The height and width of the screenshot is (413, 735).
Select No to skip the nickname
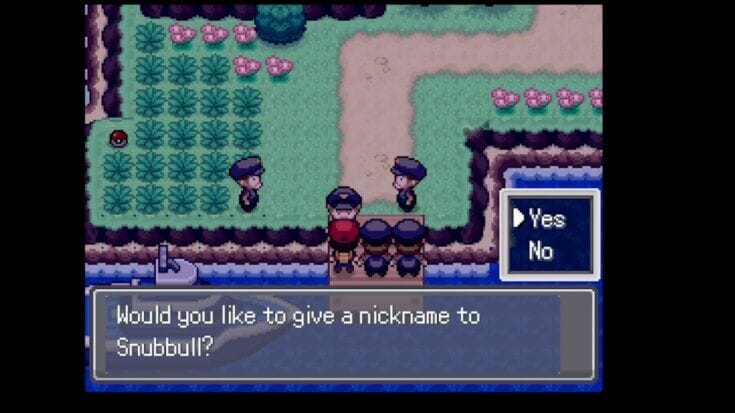click(x=541, y=251)
